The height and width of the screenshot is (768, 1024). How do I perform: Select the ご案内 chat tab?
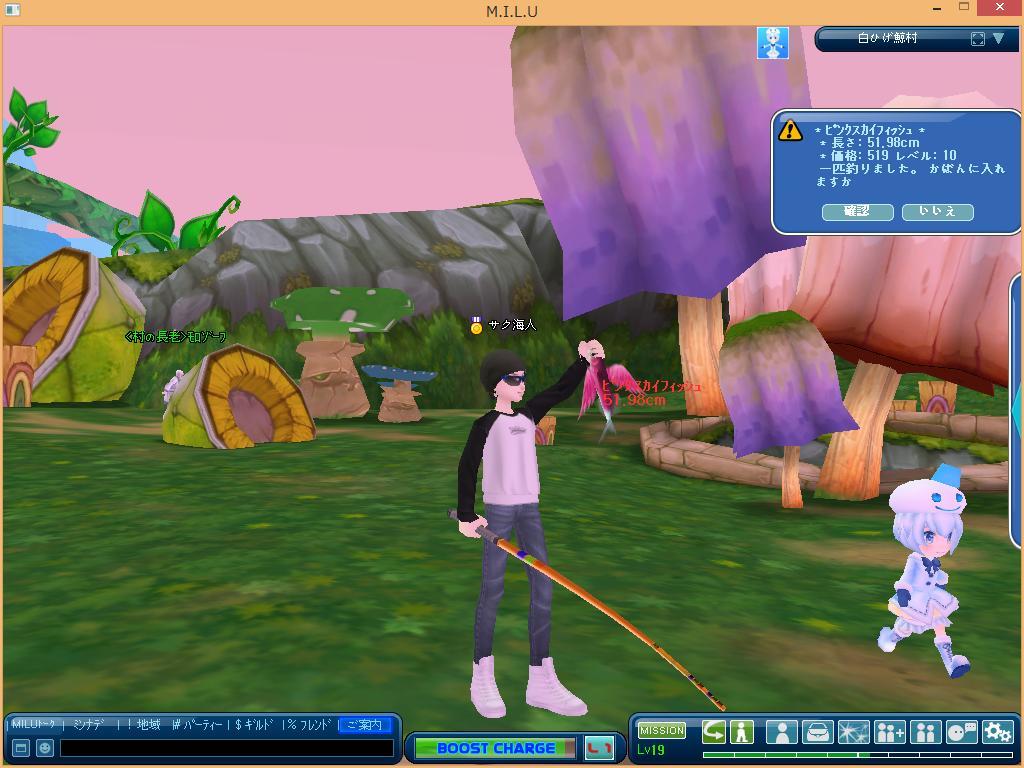(364, 725)
